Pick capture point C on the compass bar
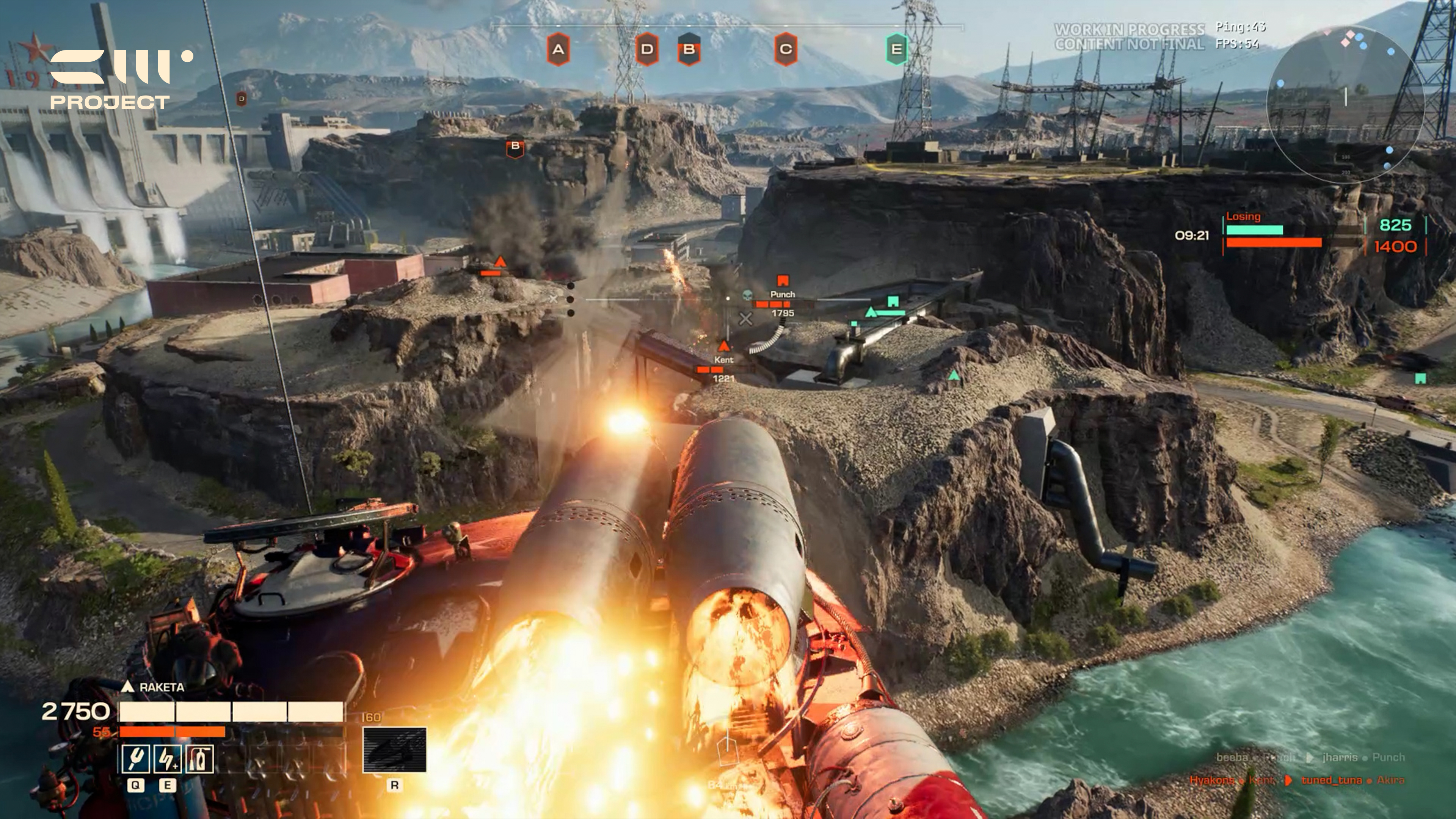Screen dimensions: 1456x819 pos(786,49)
